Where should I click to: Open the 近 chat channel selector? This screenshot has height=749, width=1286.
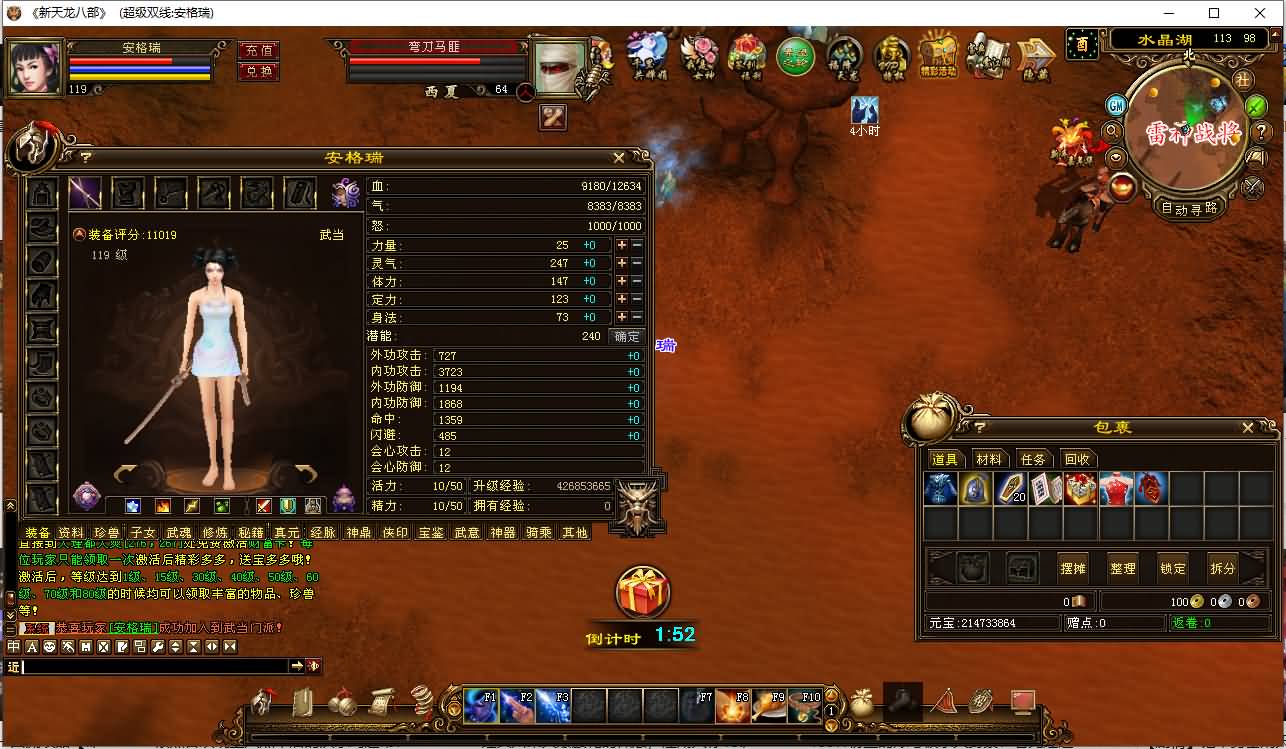[x=15, y=666]
